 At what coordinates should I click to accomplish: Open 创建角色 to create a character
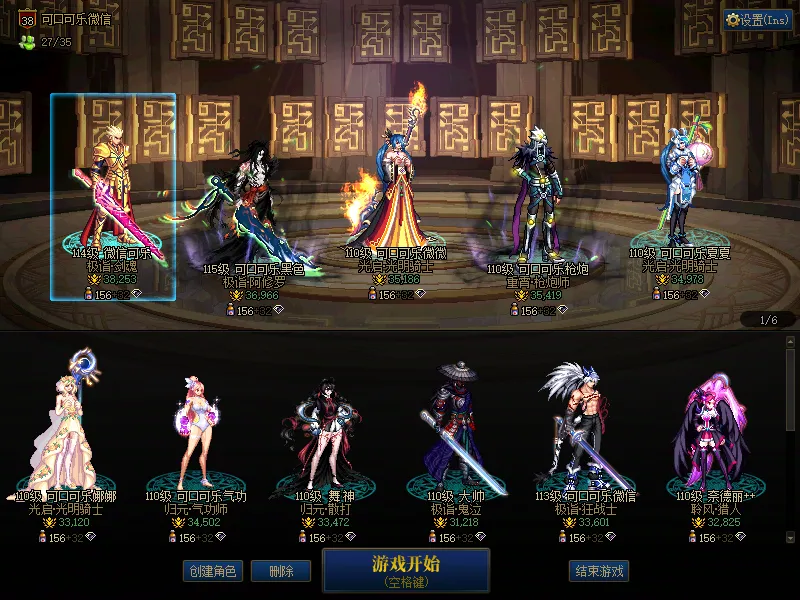point(212,571)
